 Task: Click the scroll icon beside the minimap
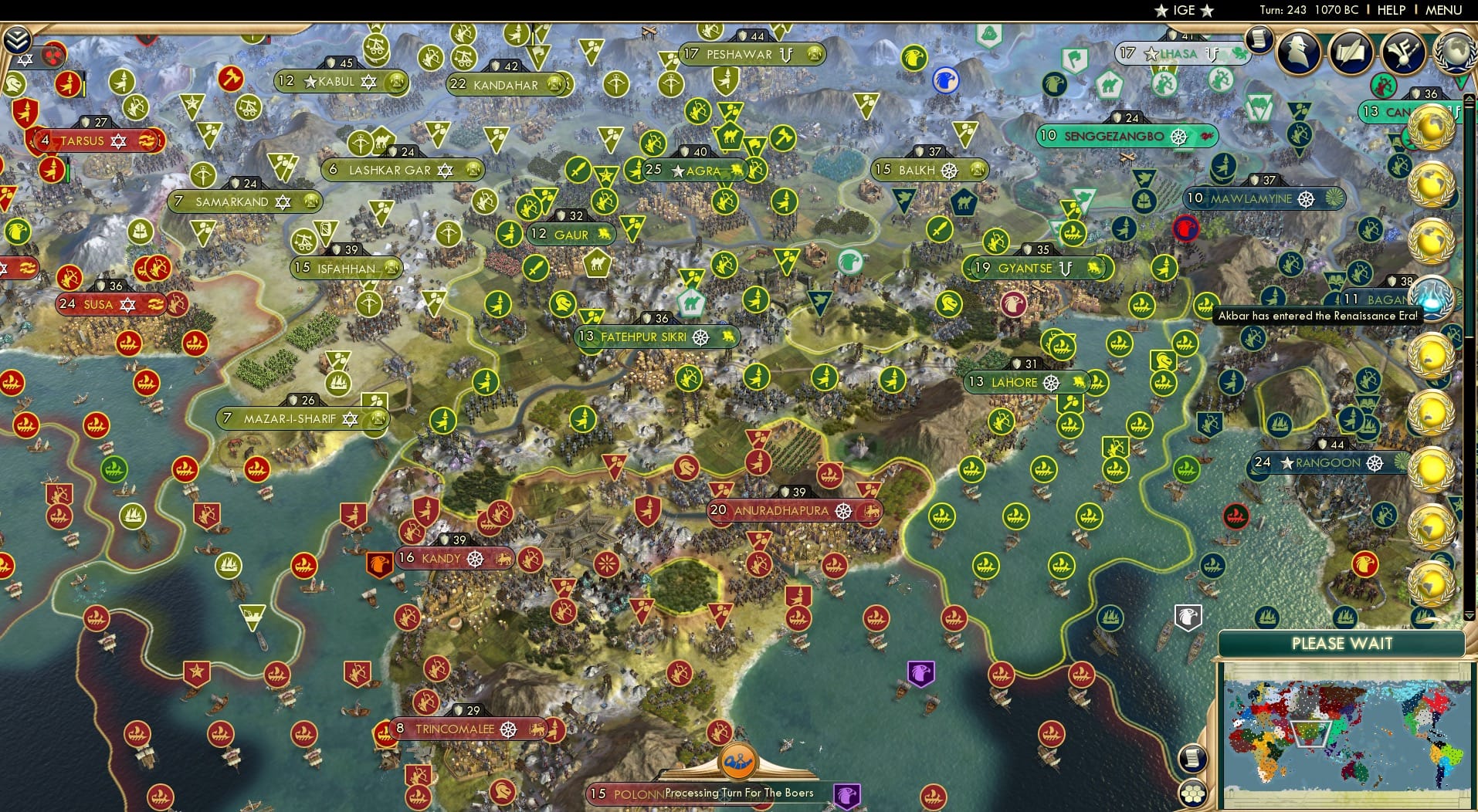pos(1193,758)
